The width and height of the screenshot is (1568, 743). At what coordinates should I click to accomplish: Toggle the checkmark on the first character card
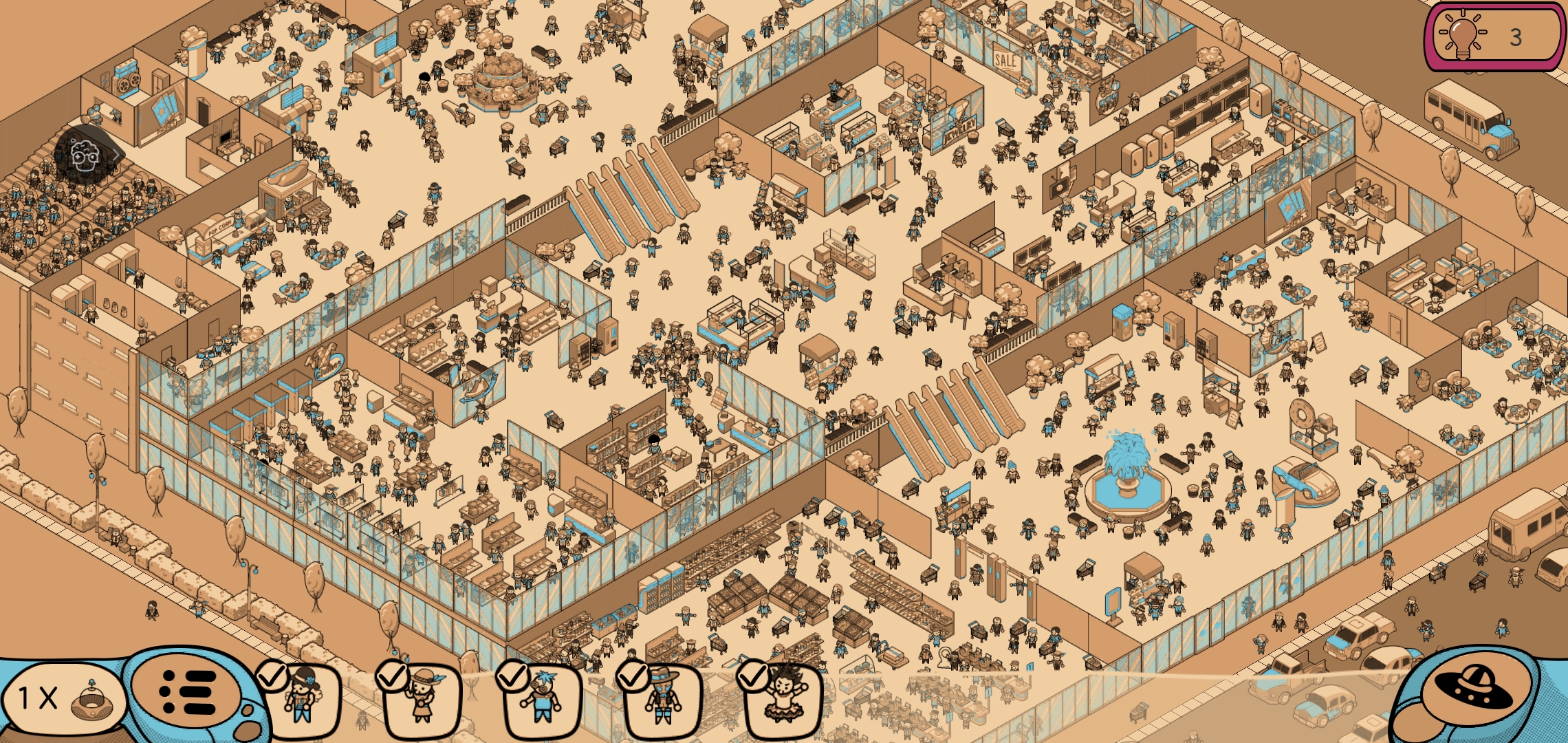coord(273,676)
